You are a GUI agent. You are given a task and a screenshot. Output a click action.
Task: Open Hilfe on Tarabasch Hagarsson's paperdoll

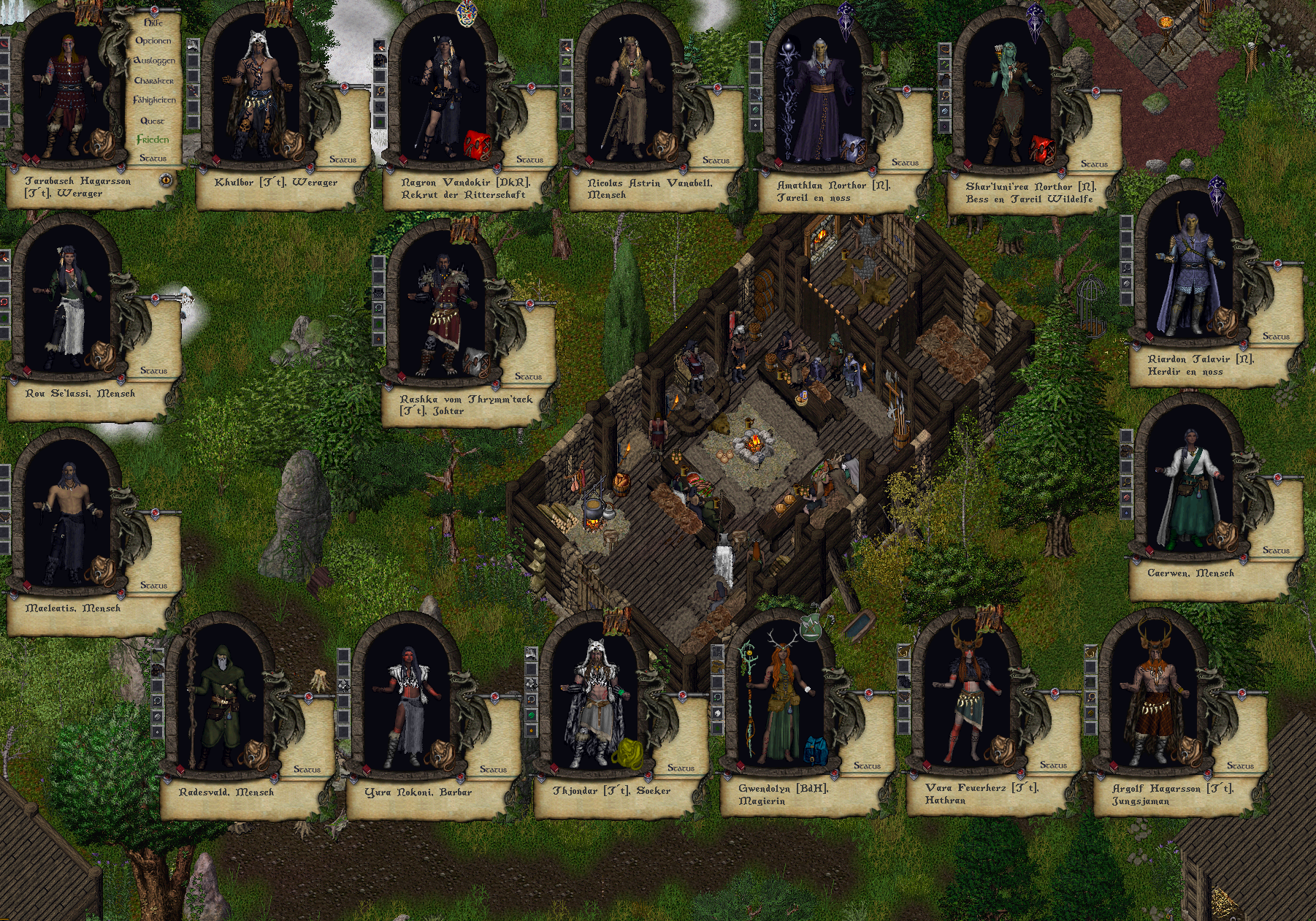(153, 23)
